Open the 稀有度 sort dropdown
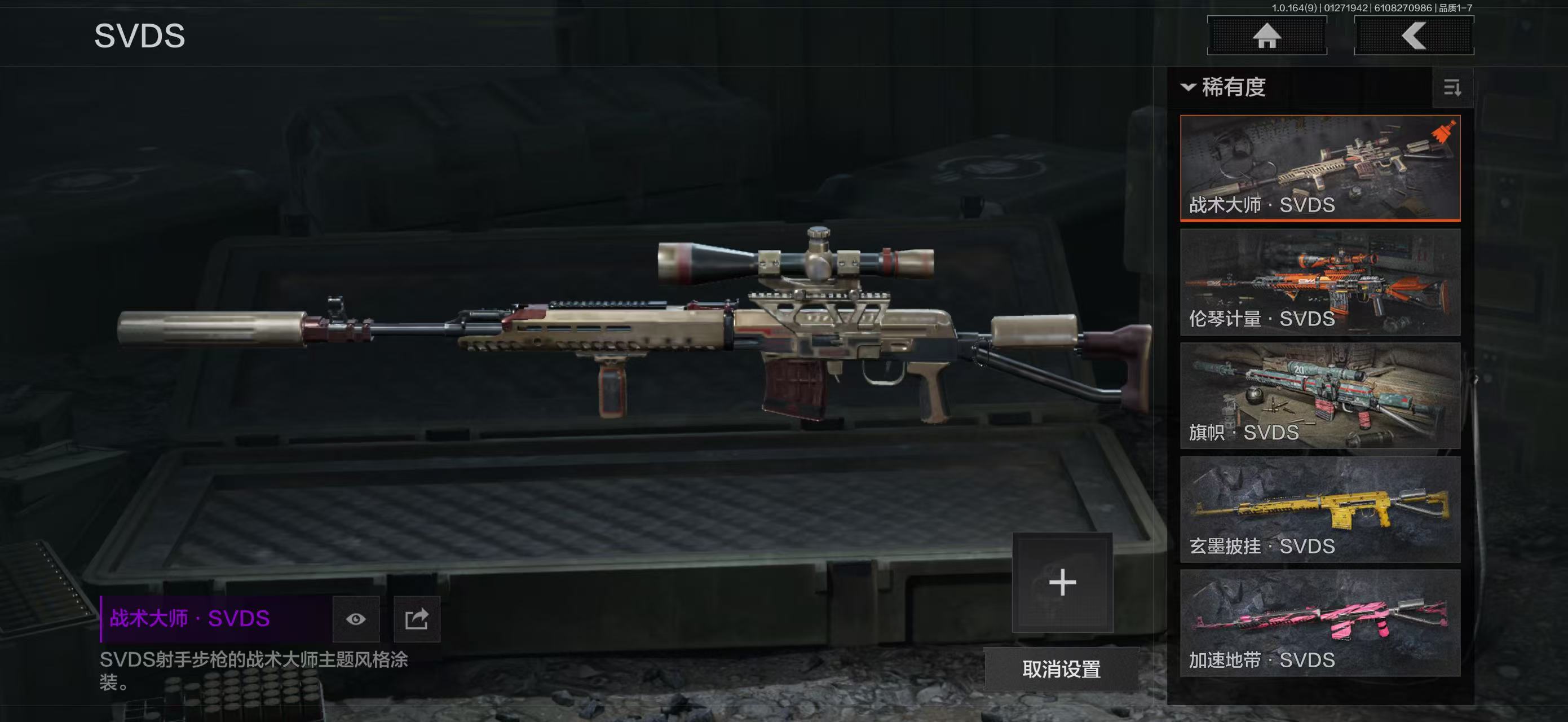Screen dimensions: 1568x722 point(1224,87)
